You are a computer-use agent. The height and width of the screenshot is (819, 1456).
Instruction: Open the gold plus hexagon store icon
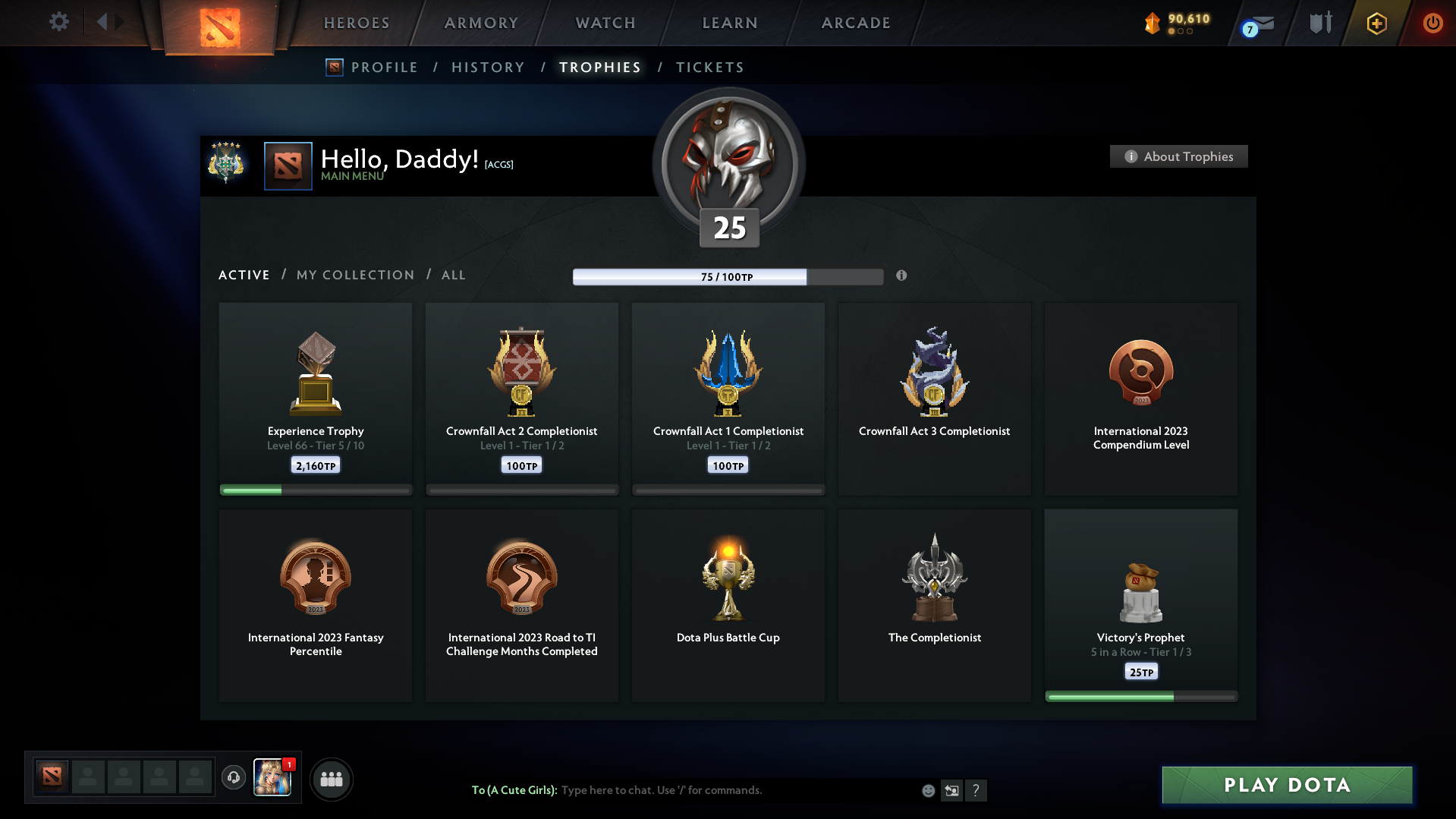click(1376, 23)
